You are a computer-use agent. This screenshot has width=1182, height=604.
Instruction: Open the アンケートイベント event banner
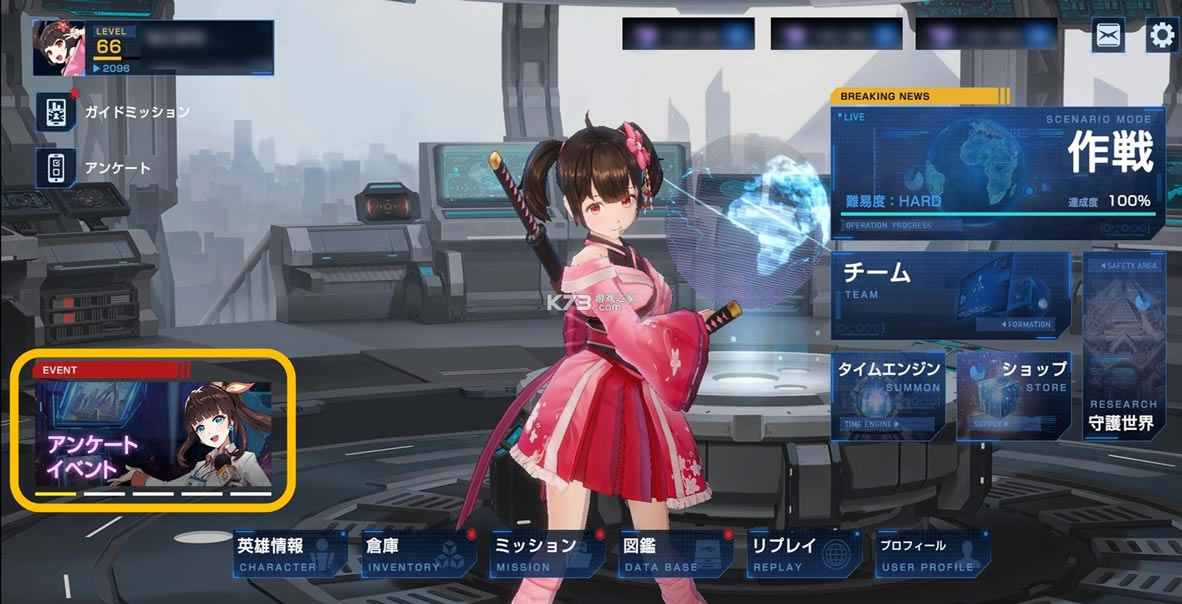(x=153, y=430)
